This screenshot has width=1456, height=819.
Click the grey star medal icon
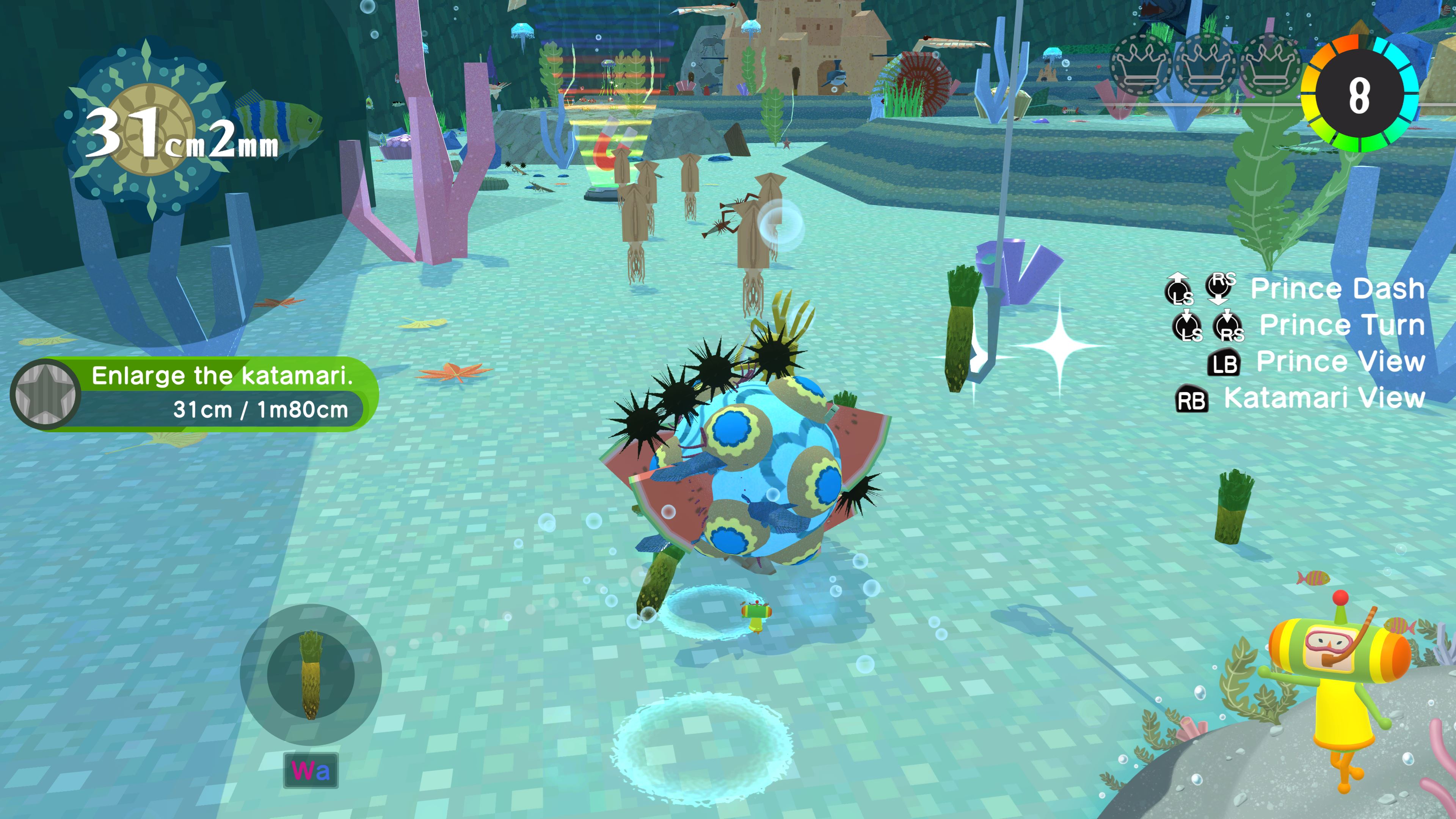point(46,394)
